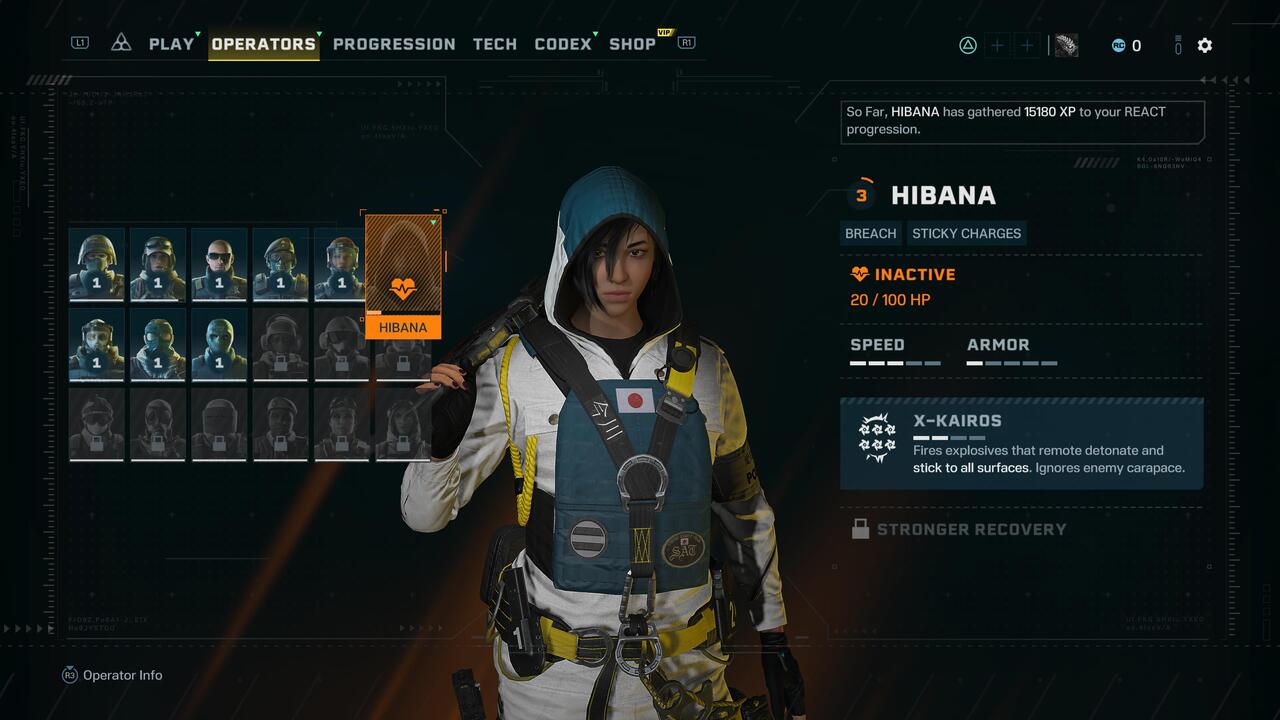View the X-KAIROS ability panel
This screenshot has width=1280, height=720.
[1021, 444]
